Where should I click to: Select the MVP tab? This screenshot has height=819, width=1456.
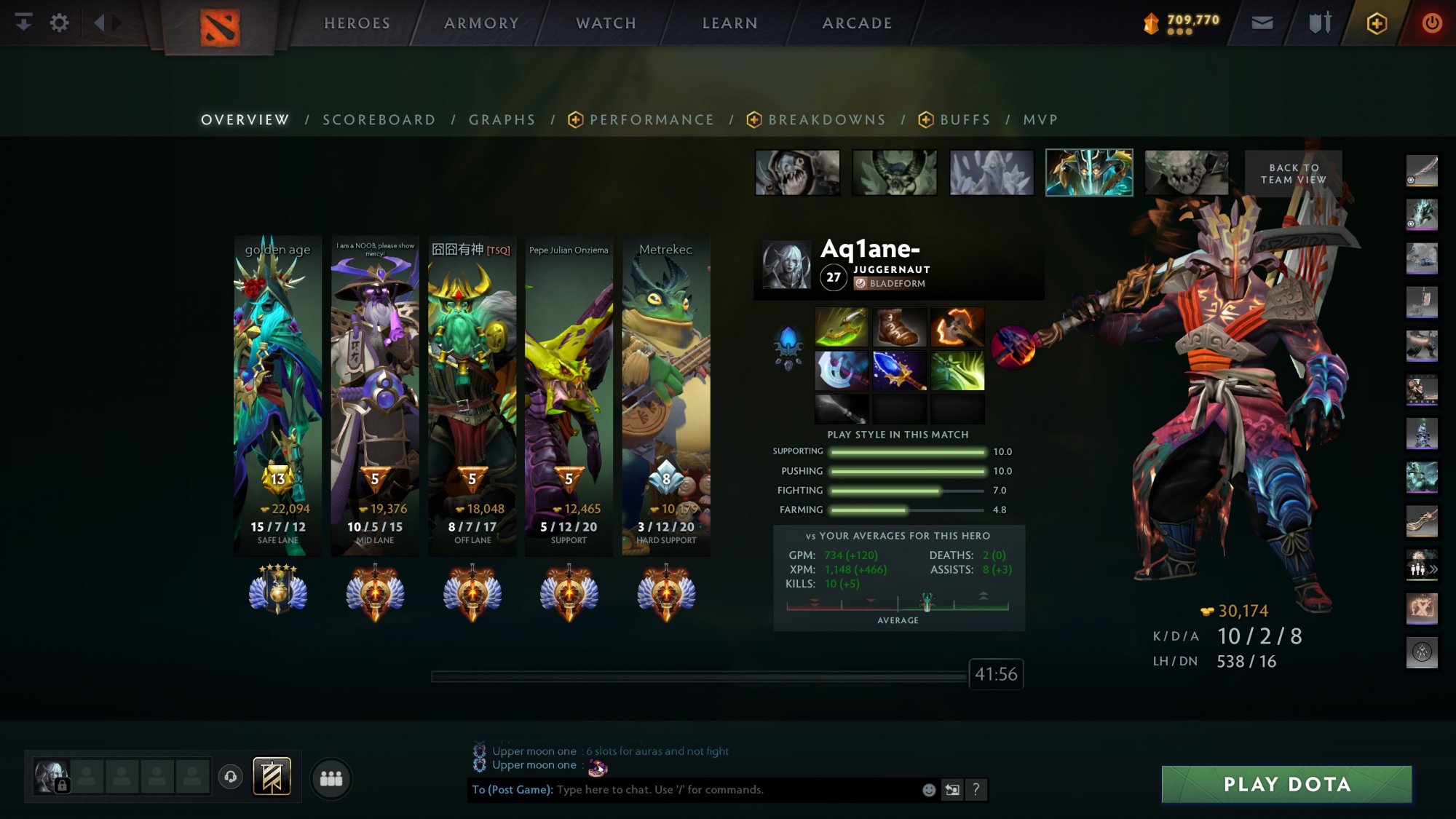tap(1040, 120)
